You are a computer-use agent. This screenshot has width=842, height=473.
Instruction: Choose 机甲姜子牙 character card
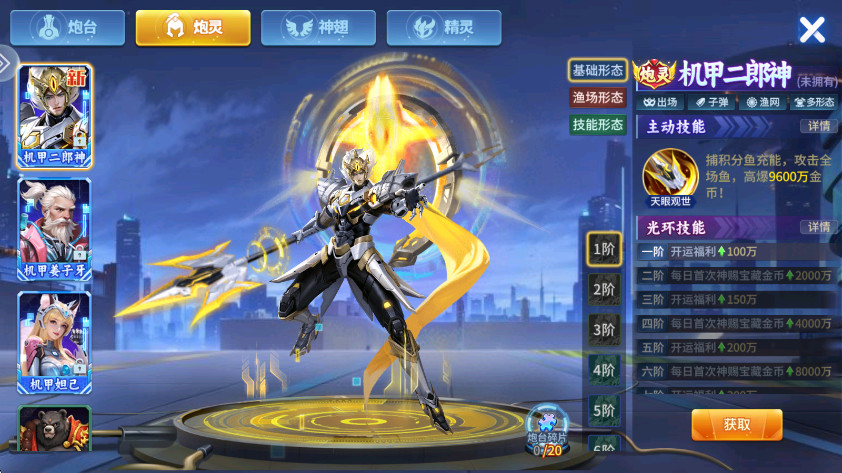55,231
